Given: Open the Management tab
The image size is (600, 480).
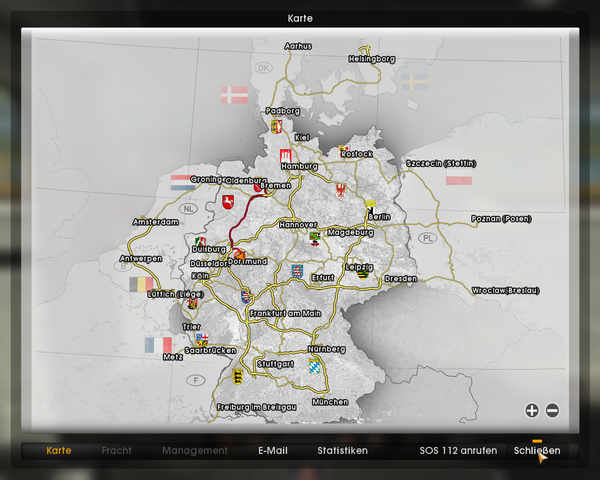Looking at the screenshot, I should point(195,451).
